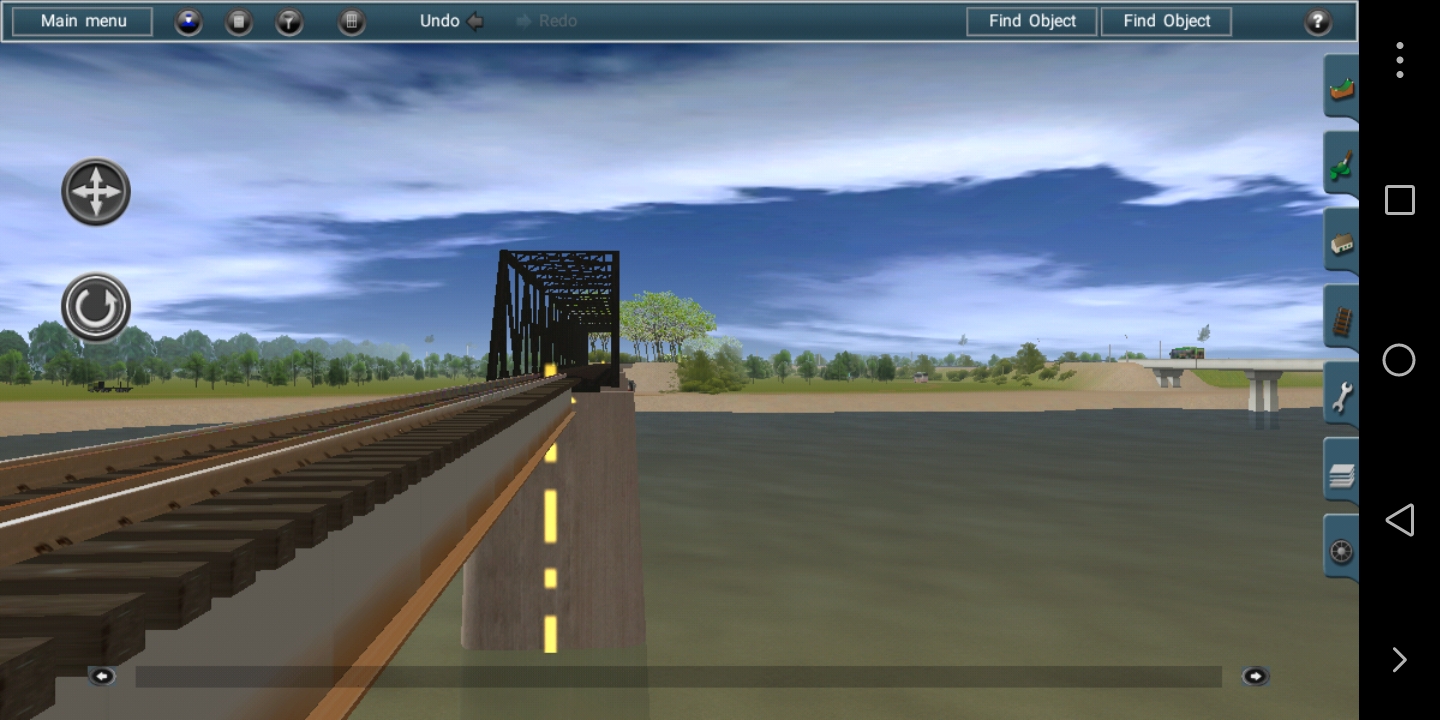Open the Main menu
The width and height of the screenshot is (1440, 720).
pos(81,20)
